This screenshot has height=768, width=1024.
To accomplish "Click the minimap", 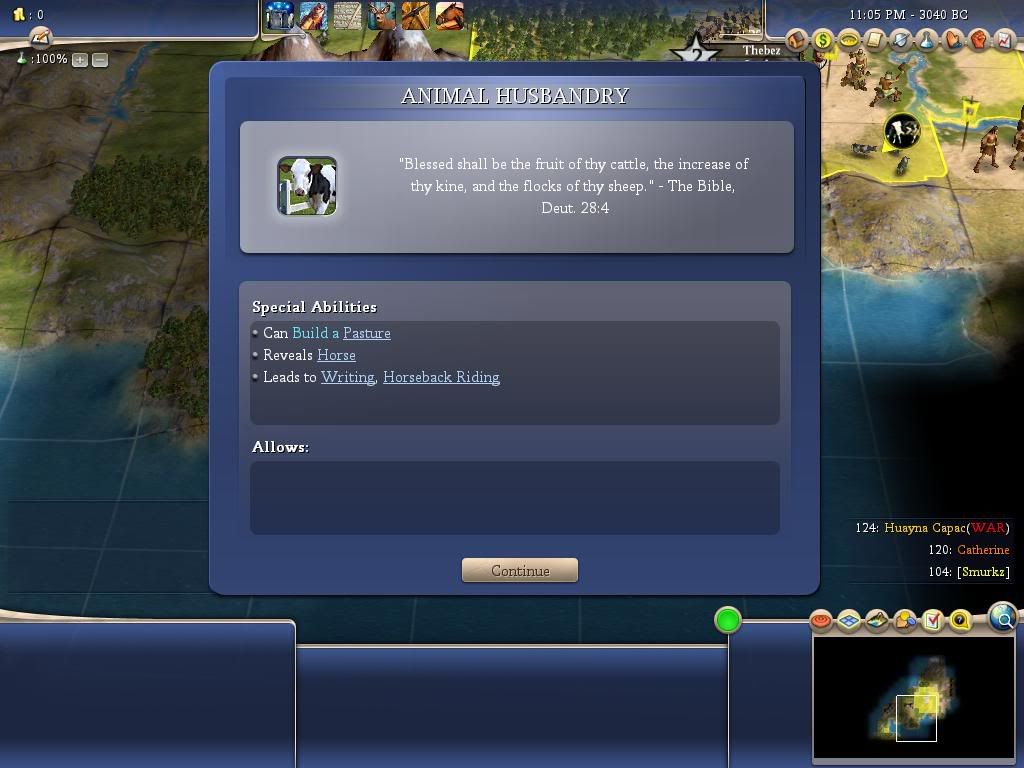I will [913, 698].
